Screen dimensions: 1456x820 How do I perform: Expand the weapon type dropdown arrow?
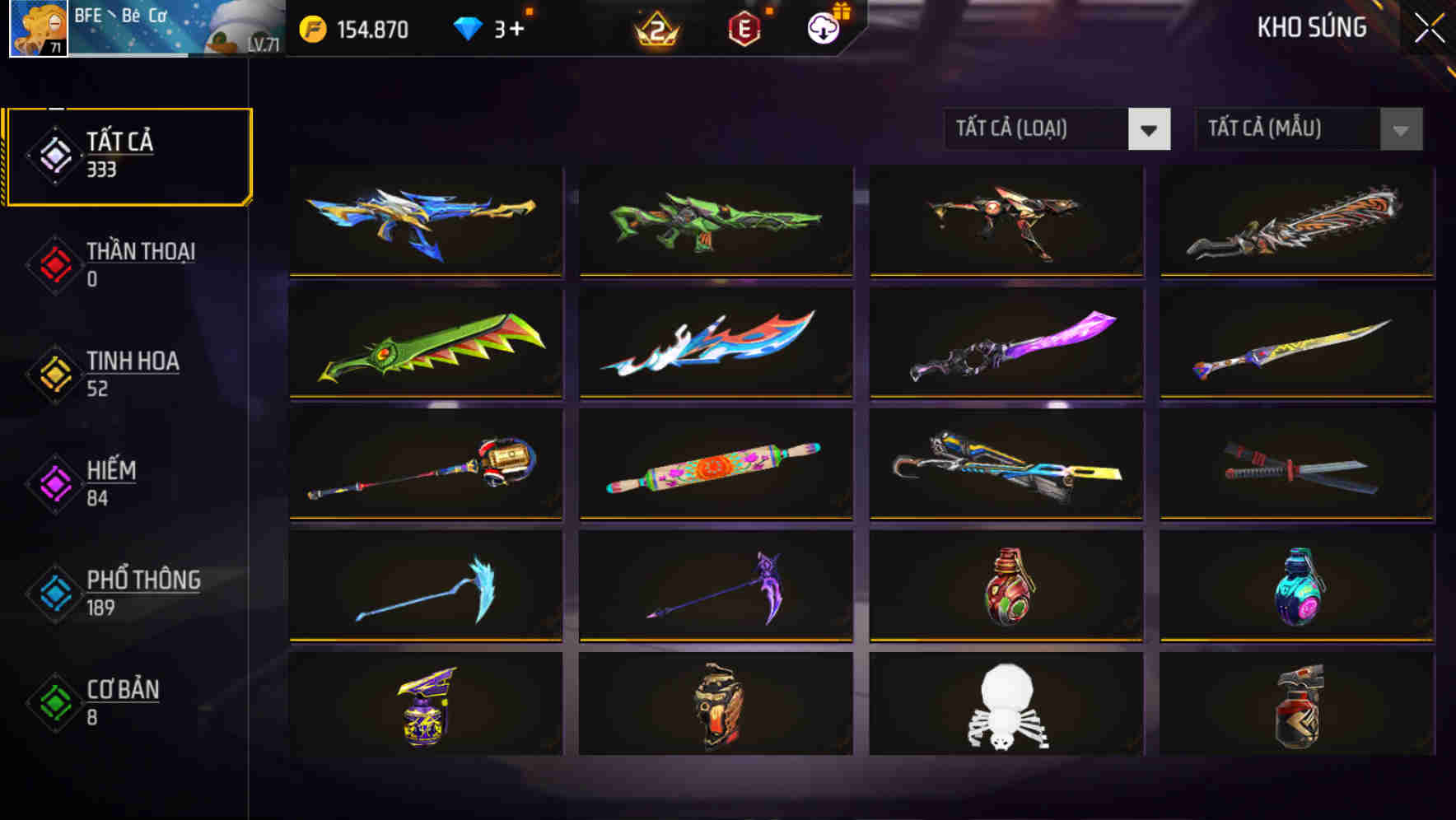1150,129
